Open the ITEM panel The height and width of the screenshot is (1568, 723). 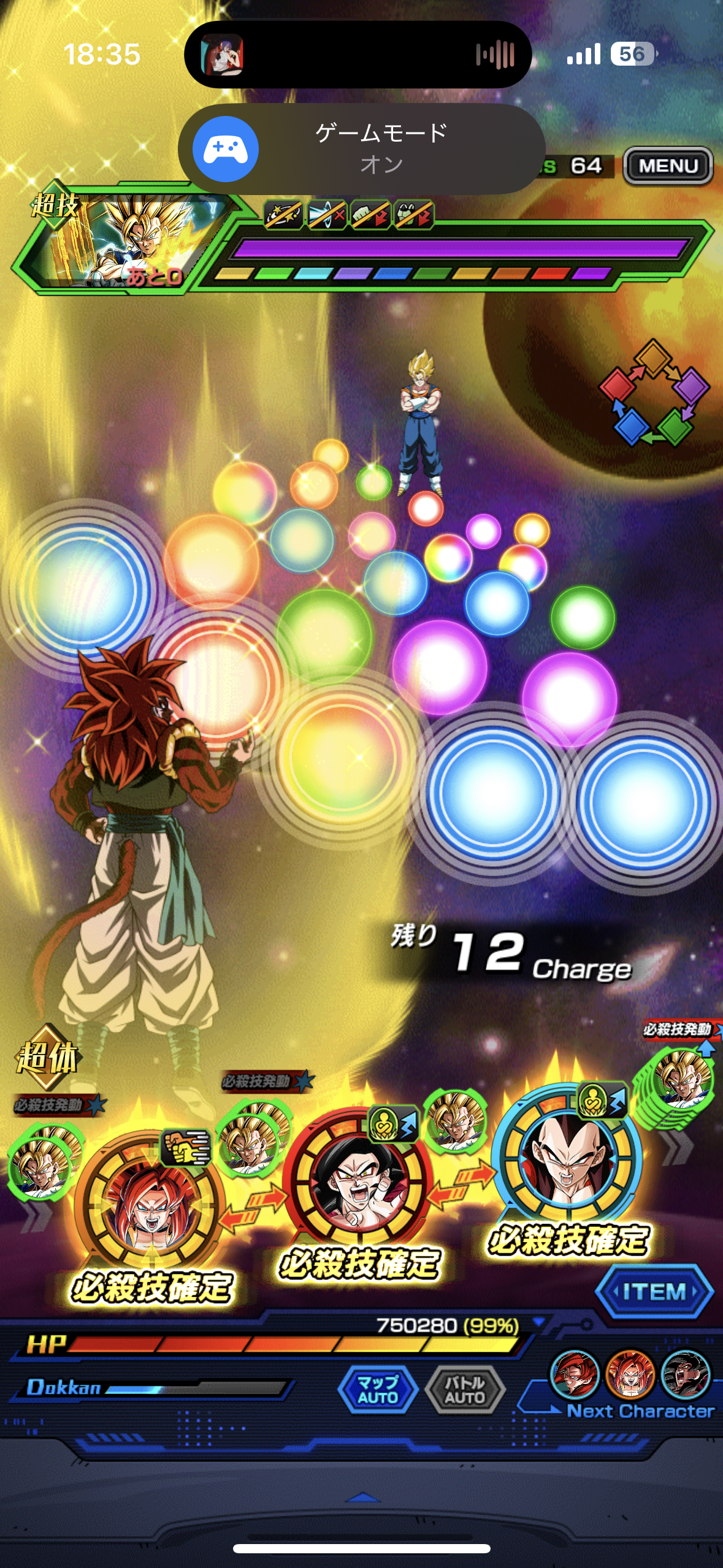pyautogui.click(x=654, y=1291)
